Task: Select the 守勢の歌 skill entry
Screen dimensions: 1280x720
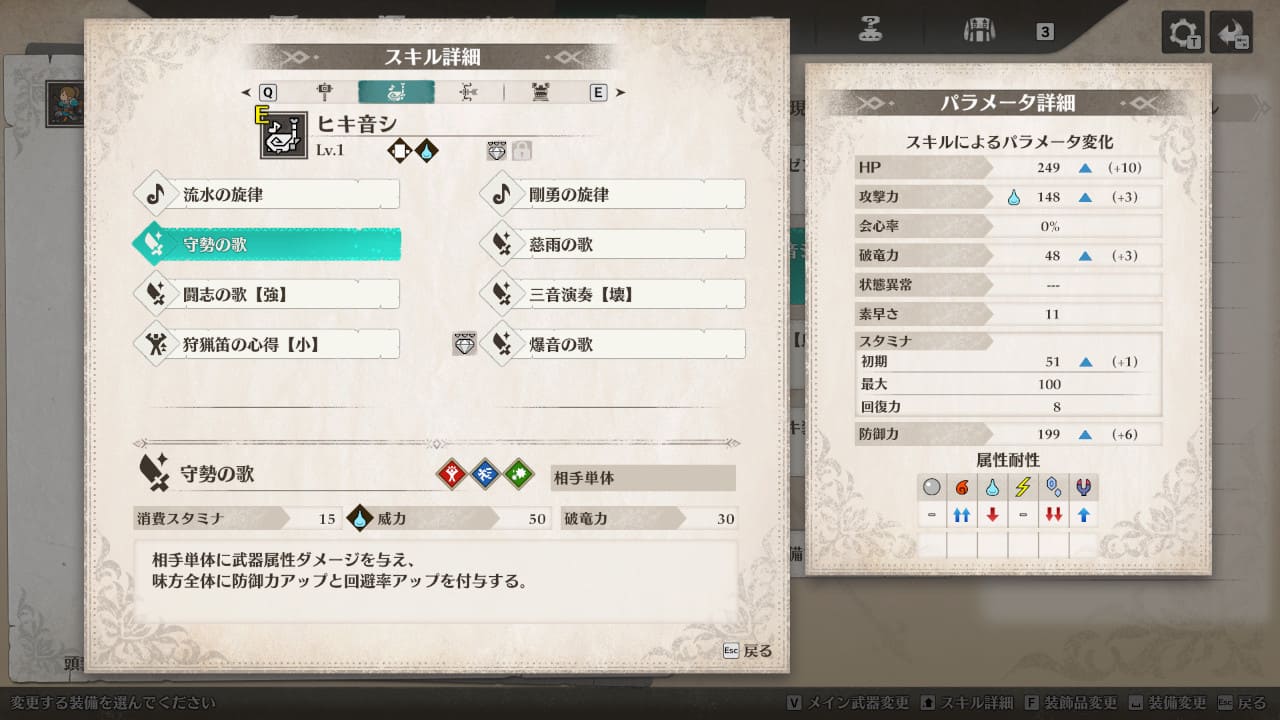Action: pos(266,245)
